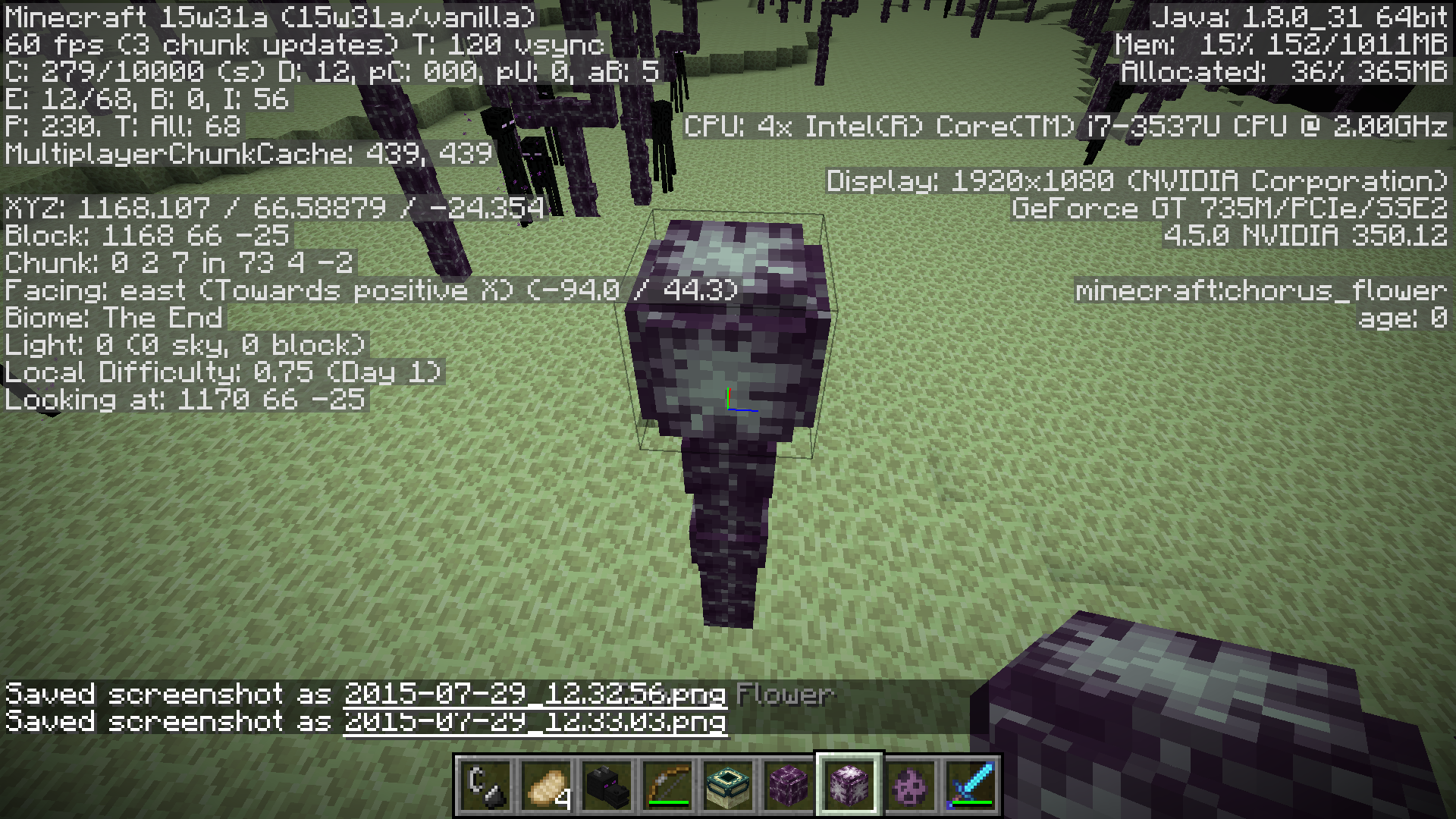Select the flint and steel slot
The width and height of the screenshot is (1456, 819).
485,786
